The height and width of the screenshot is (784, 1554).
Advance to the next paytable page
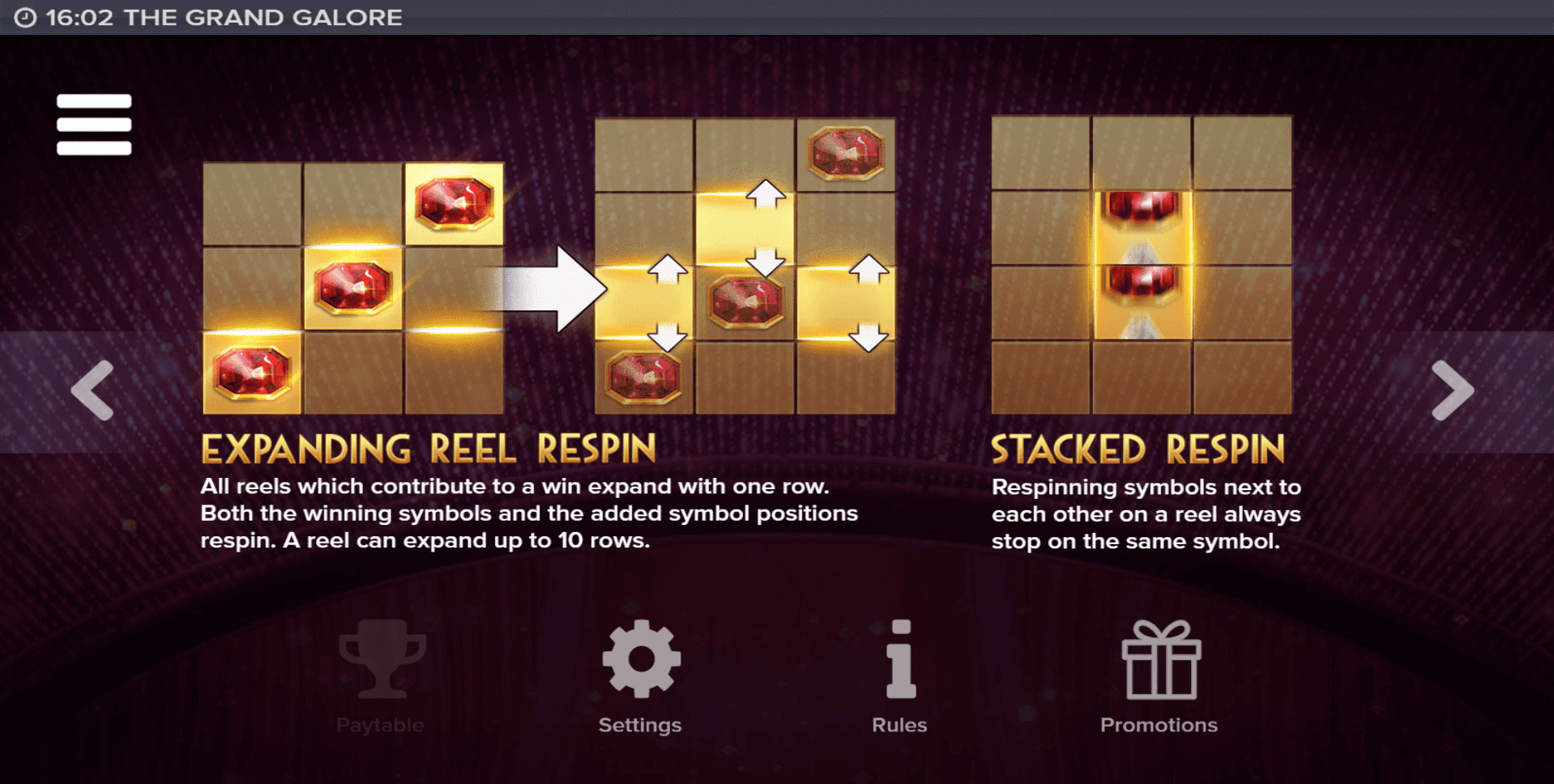1452,390
